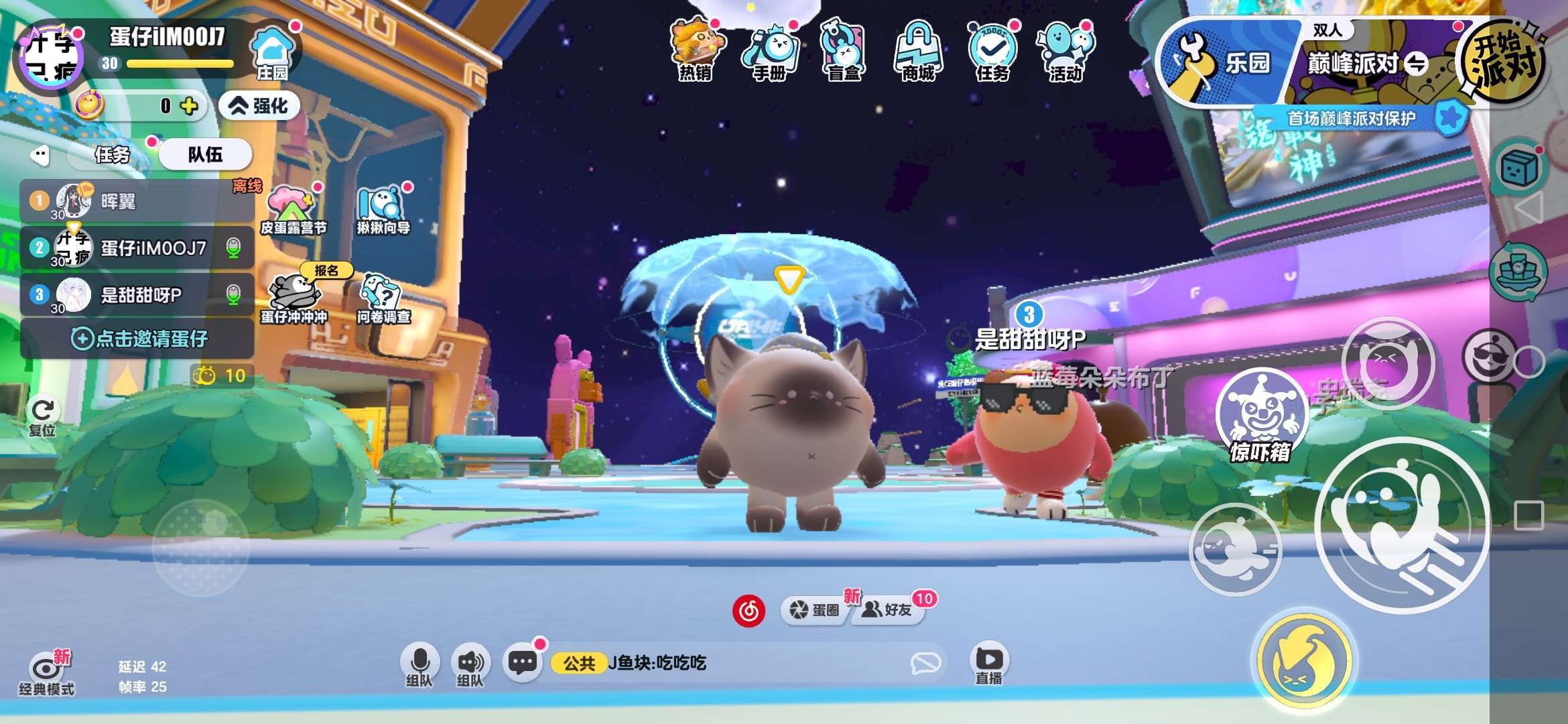Open the 热销 hot sales icon
Screen dimensions: 1568x724
[x=695, y=50]
